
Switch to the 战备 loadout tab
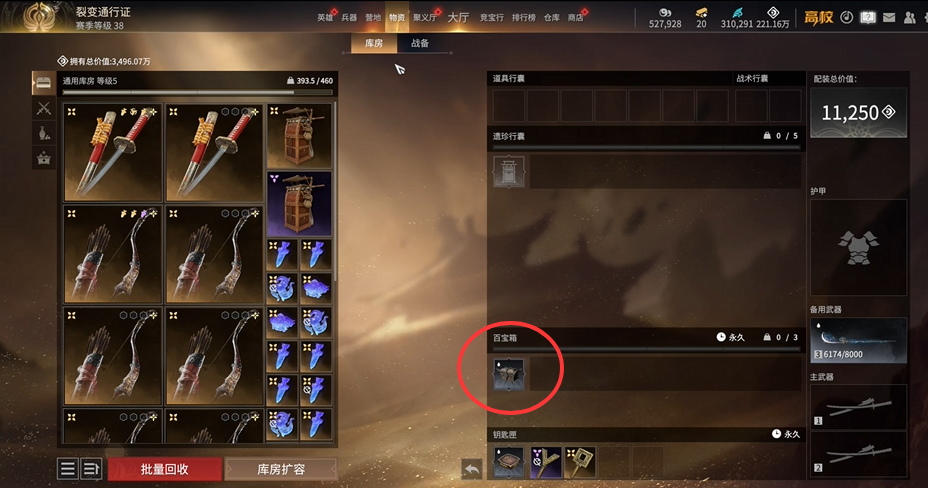click(x=420, y=44)
